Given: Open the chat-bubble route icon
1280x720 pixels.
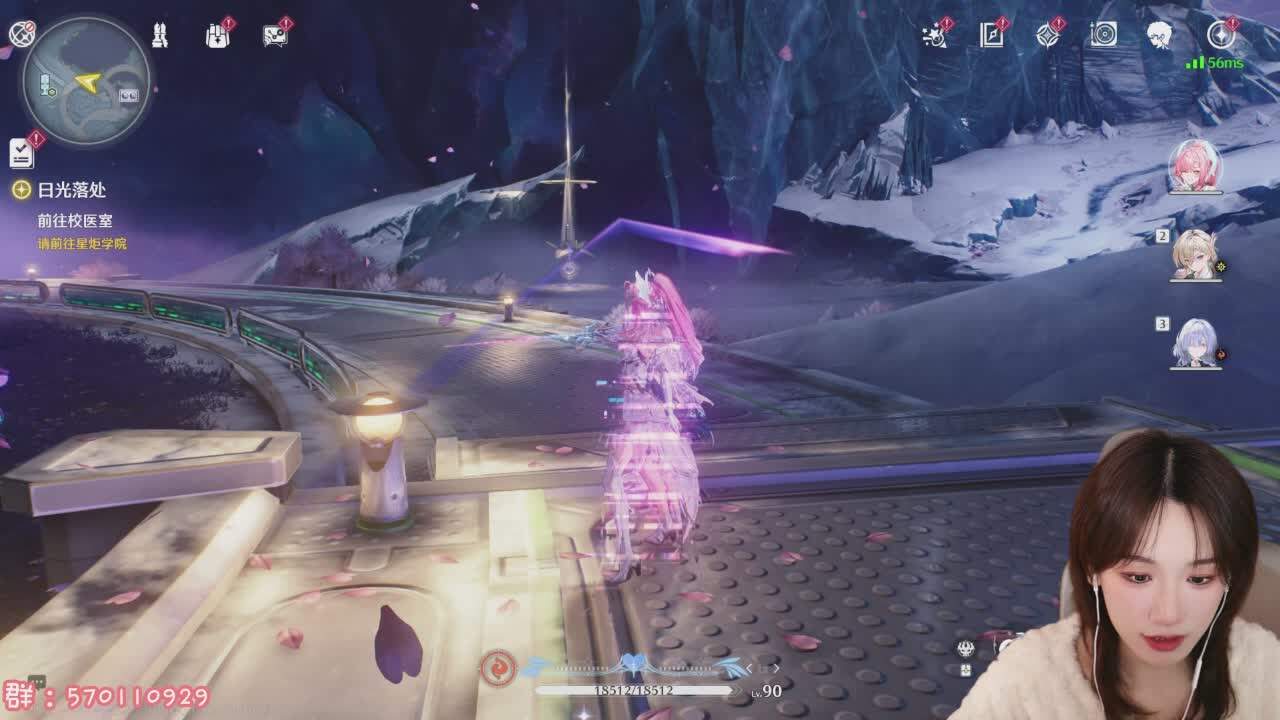Looking at the screenshot, I should point(275,36).
